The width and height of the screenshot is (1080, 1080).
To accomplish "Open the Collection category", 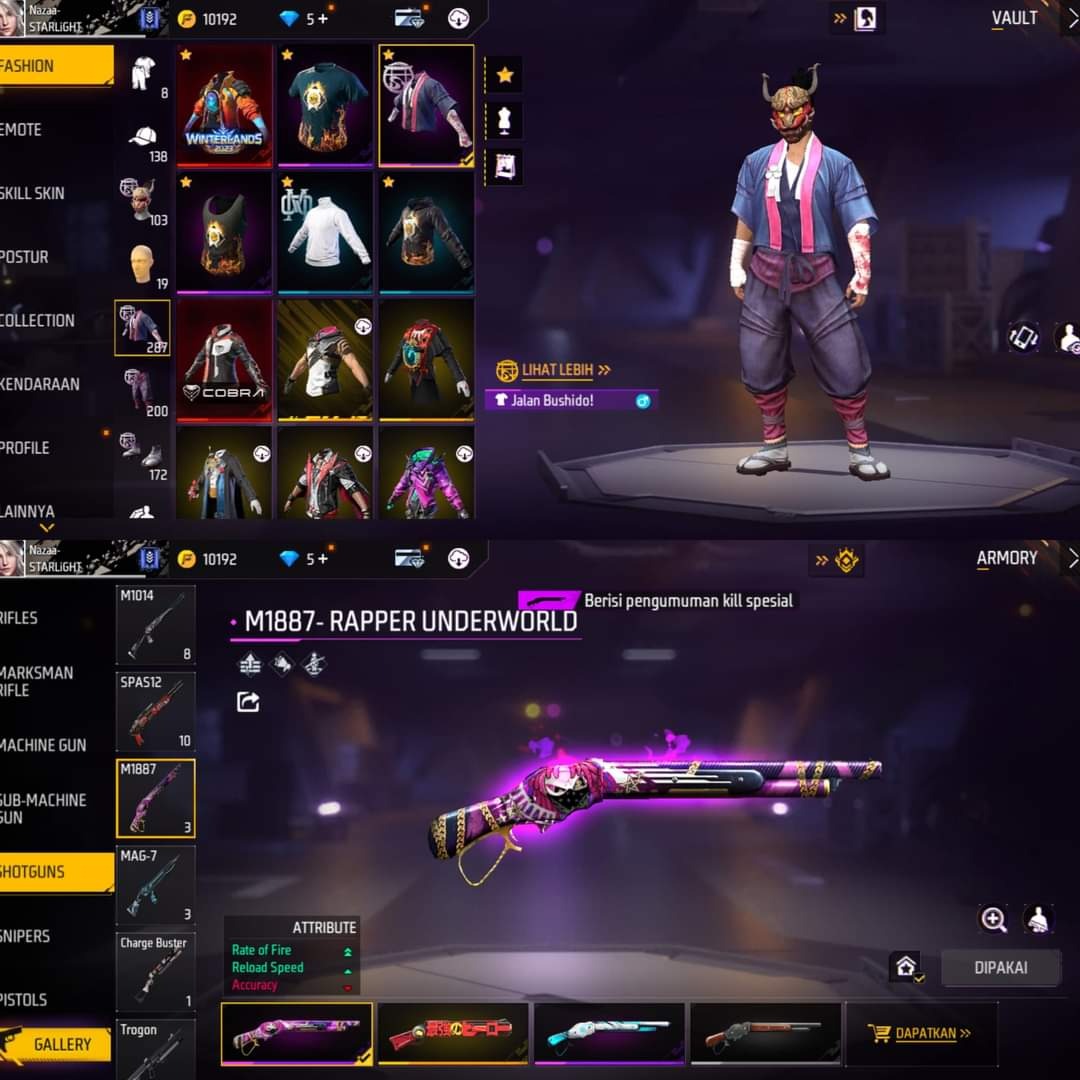I will [x=40, y=321].
